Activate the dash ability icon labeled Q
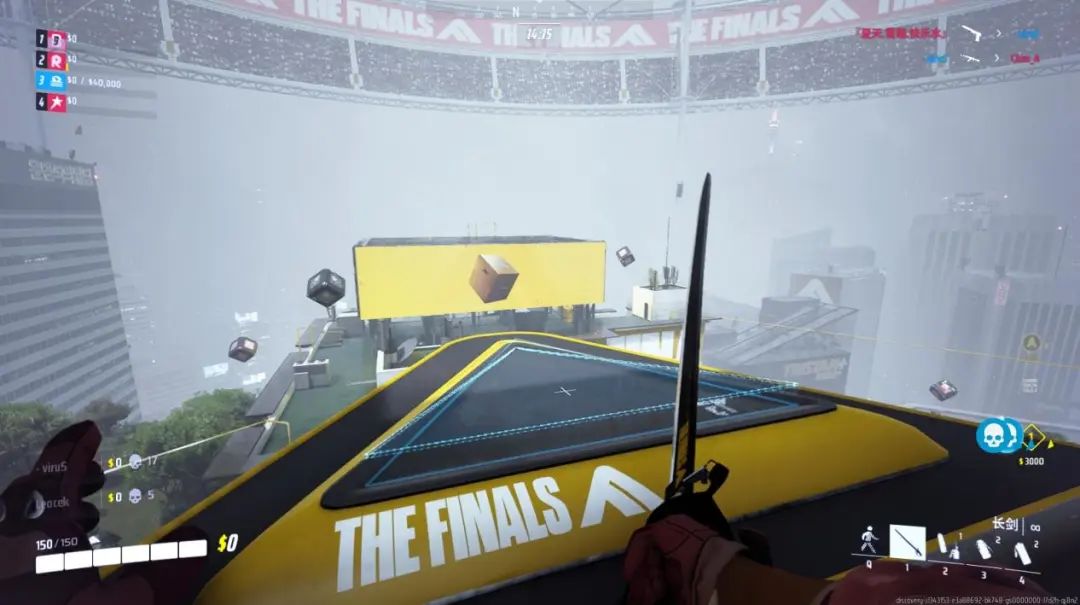Screen dimensions: 1080x605 pos(869,543)
